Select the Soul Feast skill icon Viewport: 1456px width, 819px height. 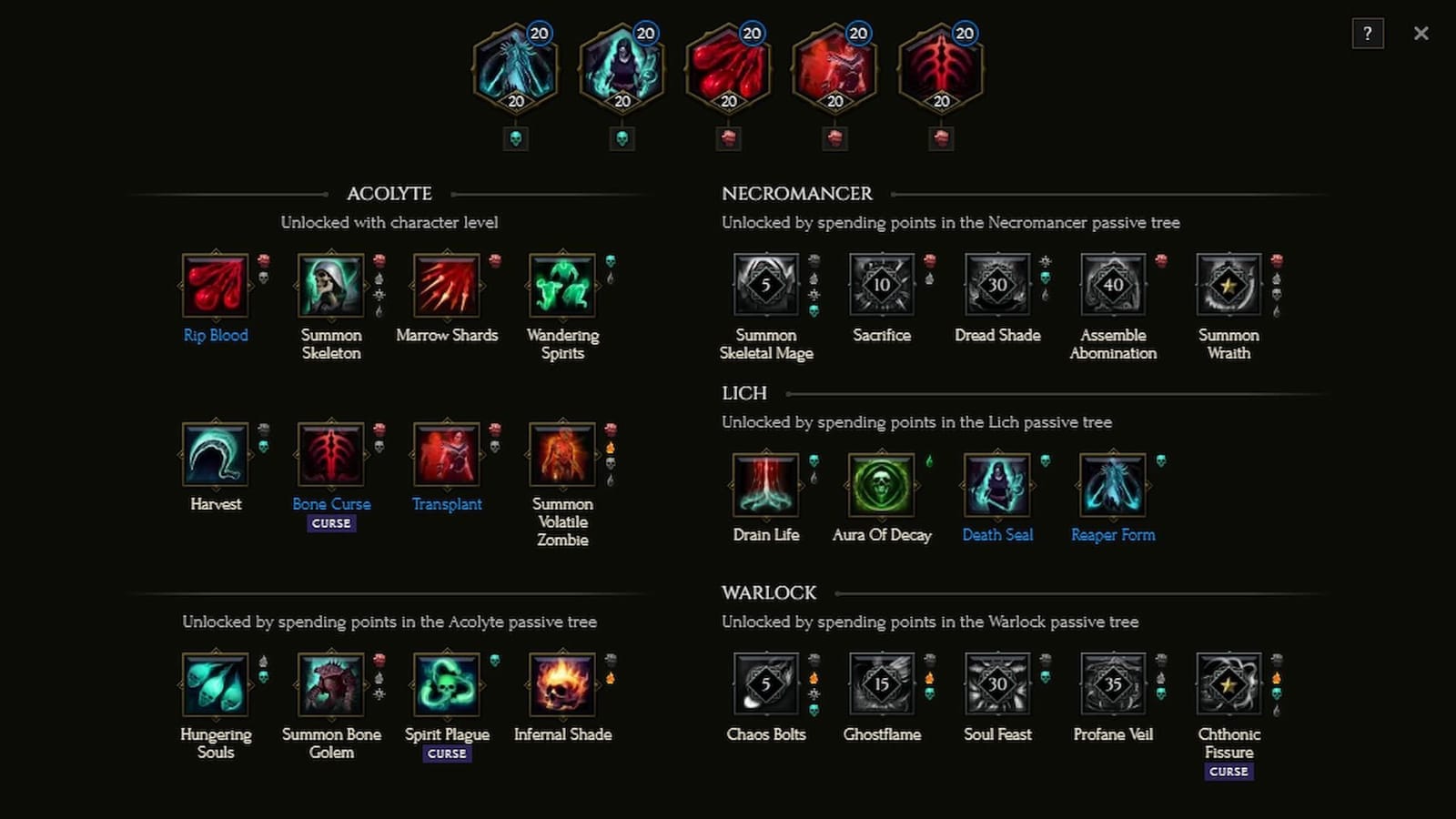coord(997,685)
